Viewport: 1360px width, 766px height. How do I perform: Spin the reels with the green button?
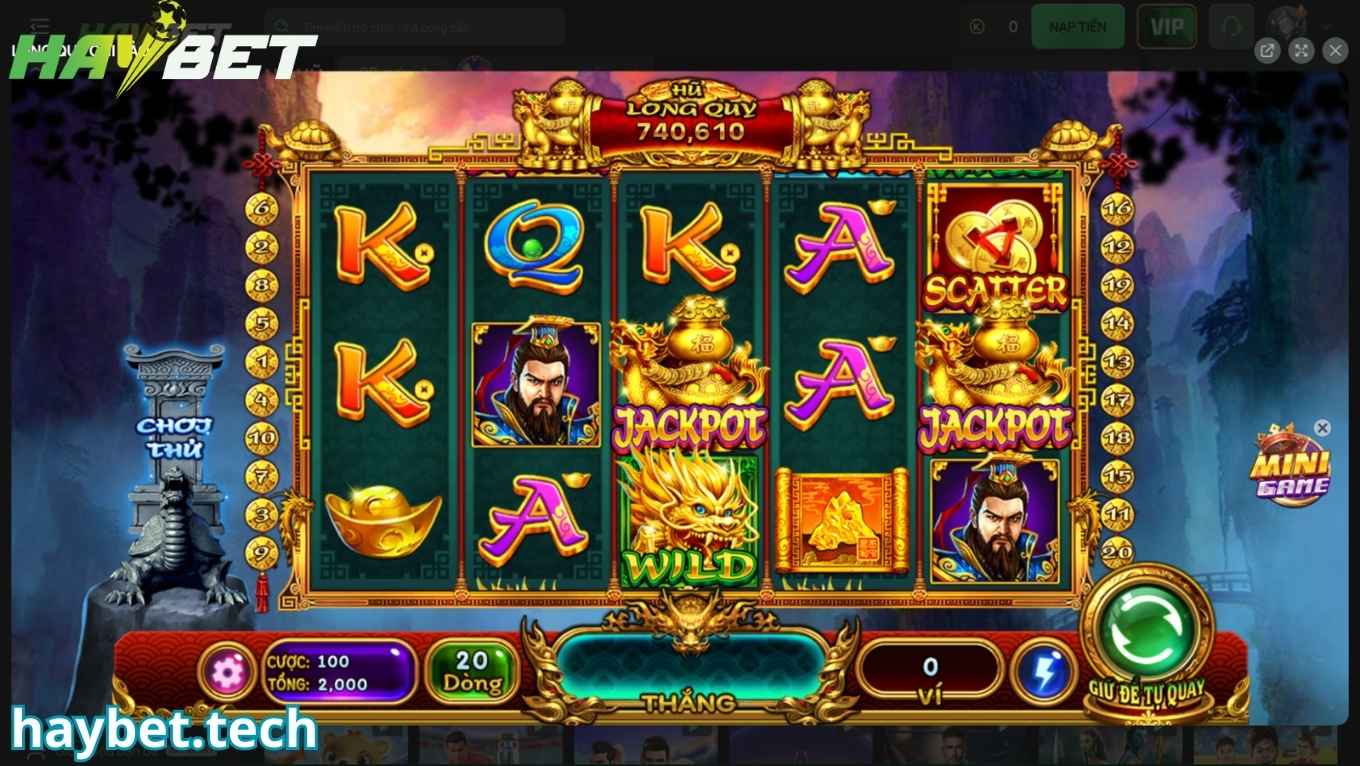[x=1147, y=627]
